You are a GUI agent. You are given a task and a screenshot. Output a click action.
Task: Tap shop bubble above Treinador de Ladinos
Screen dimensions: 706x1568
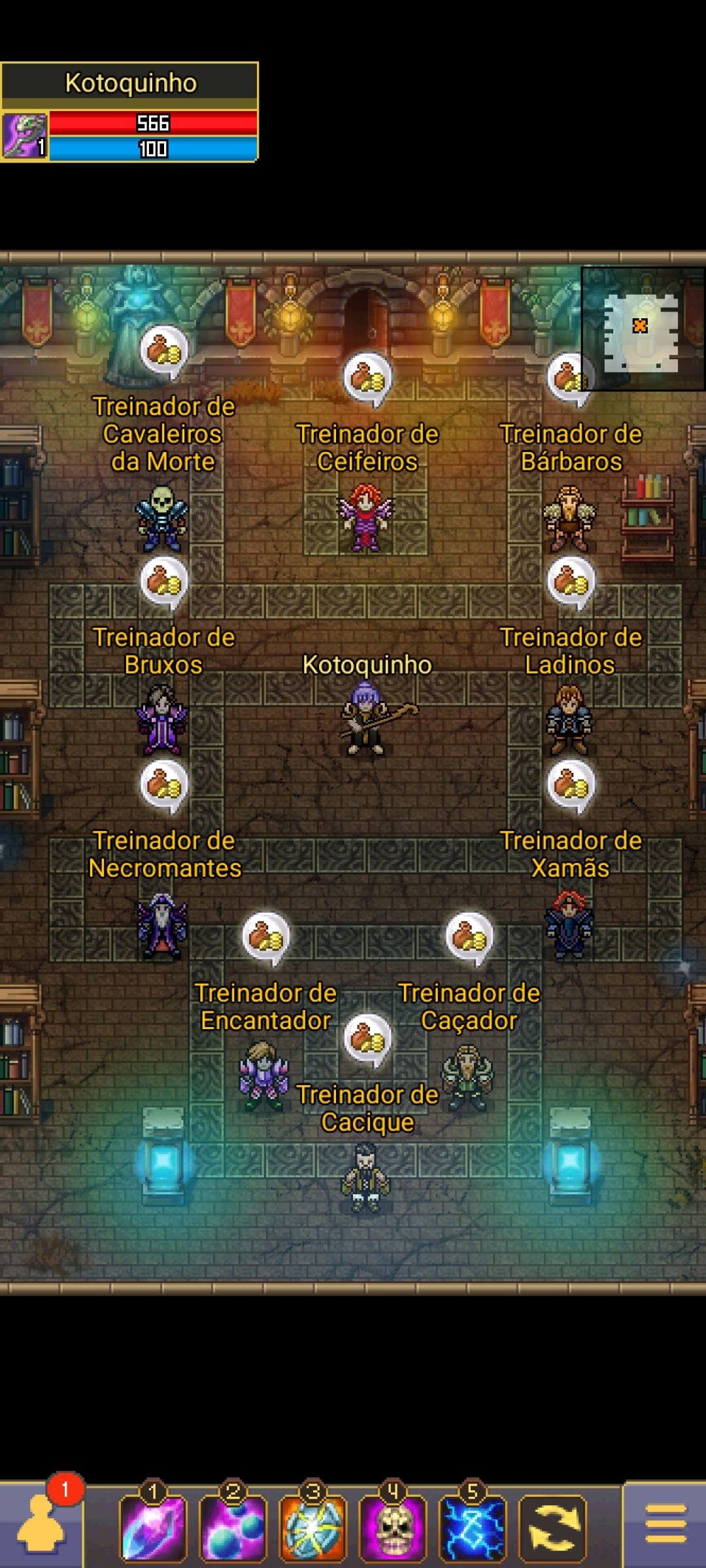click(571, 581)
